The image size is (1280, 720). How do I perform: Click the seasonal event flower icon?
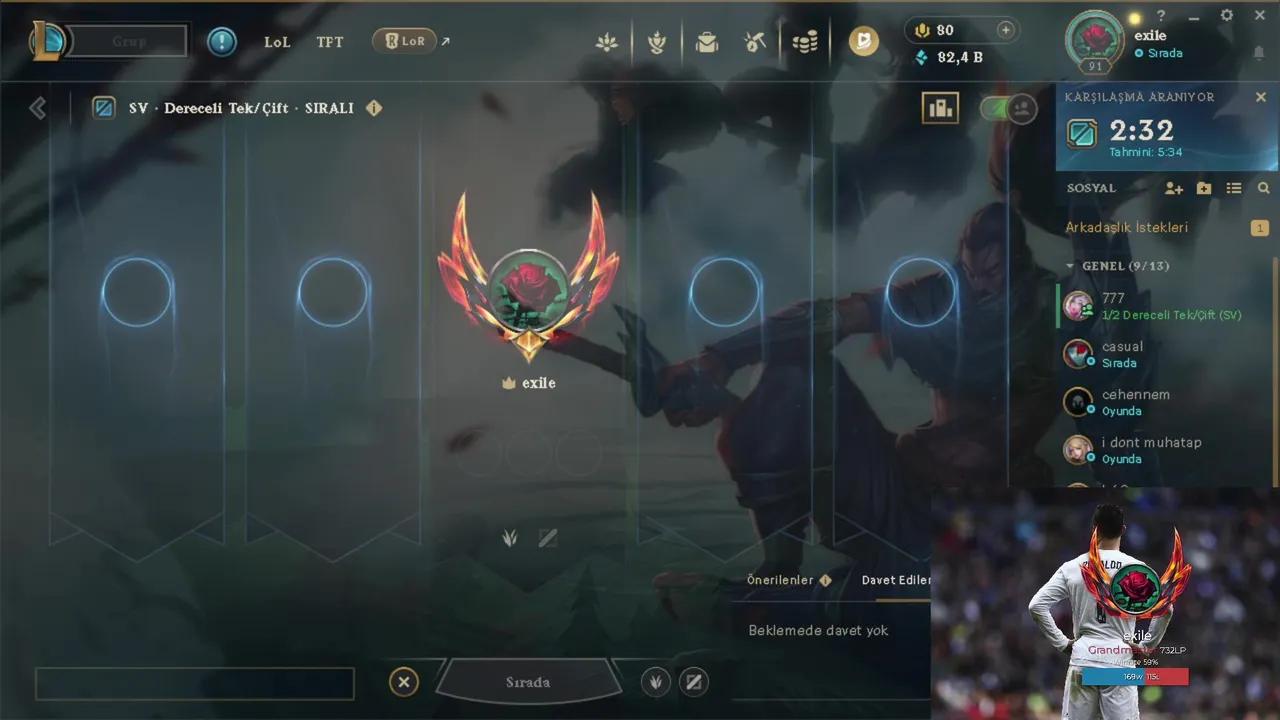click(x=607, y=41)
